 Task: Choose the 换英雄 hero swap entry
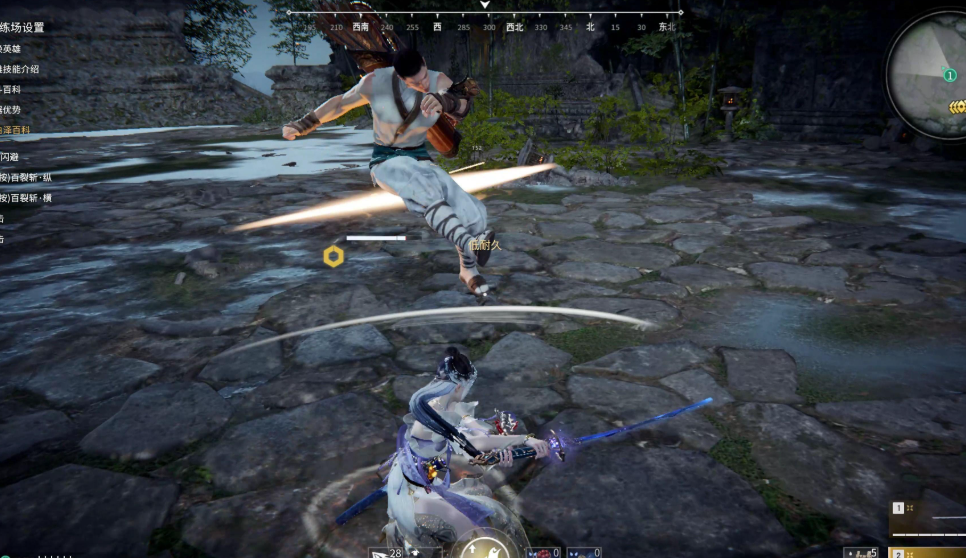[11, 48]
